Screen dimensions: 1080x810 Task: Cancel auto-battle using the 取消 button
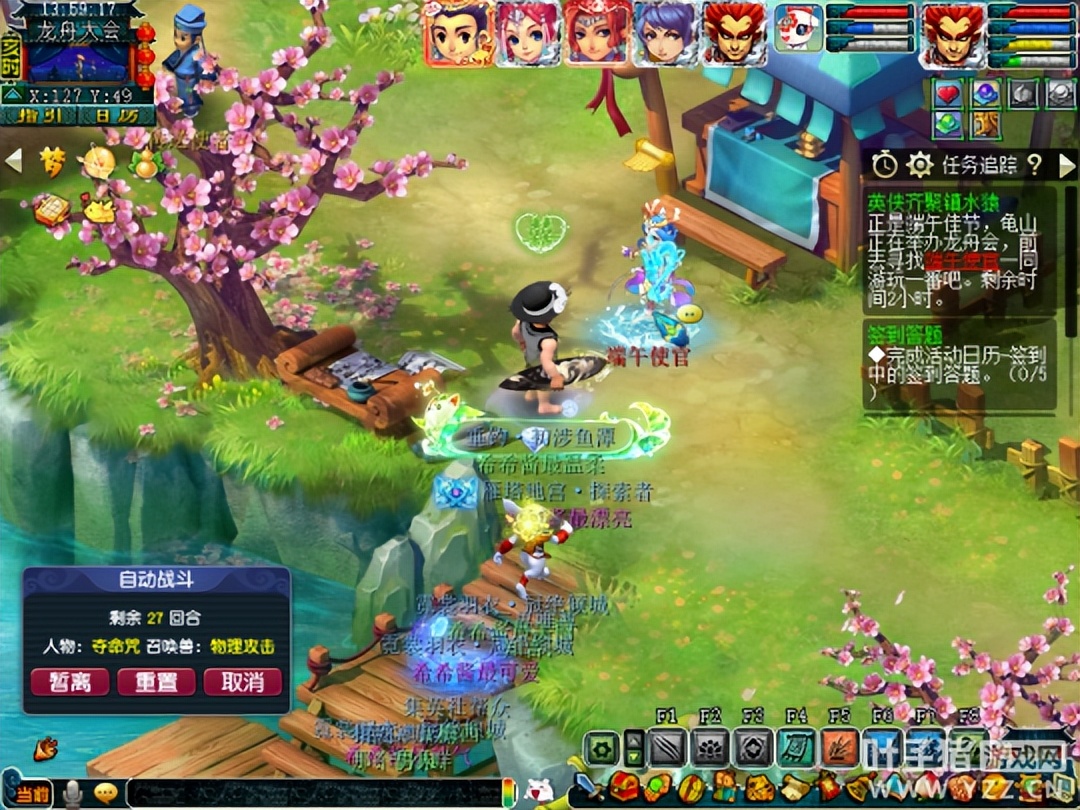[x=242, y=682]
